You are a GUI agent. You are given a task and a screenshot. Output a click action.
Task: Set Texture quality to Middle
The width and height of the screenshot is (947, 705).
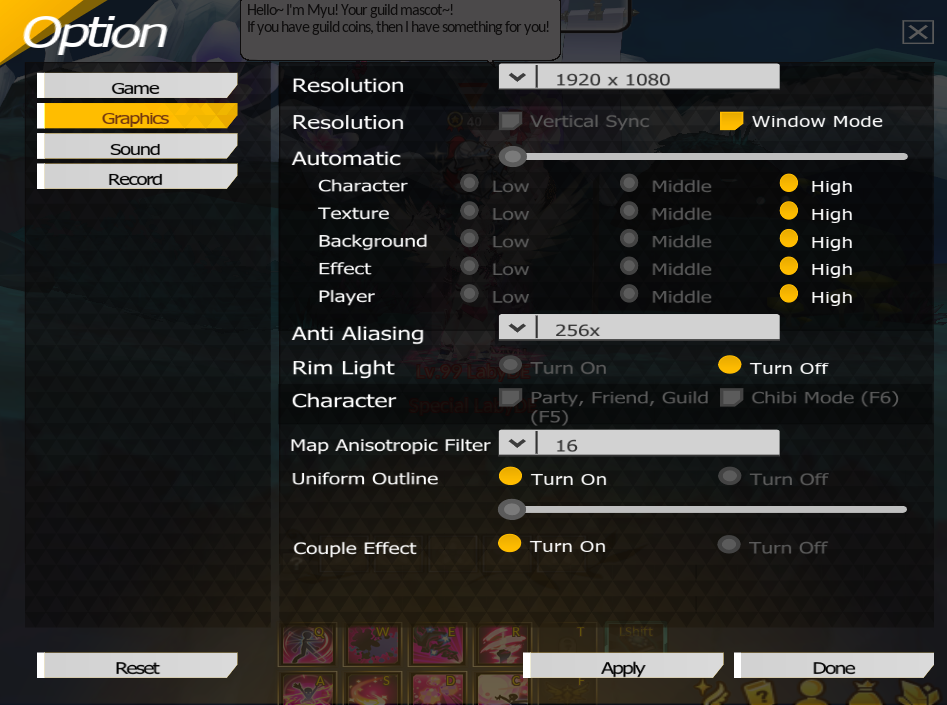(x=629, y=212)
